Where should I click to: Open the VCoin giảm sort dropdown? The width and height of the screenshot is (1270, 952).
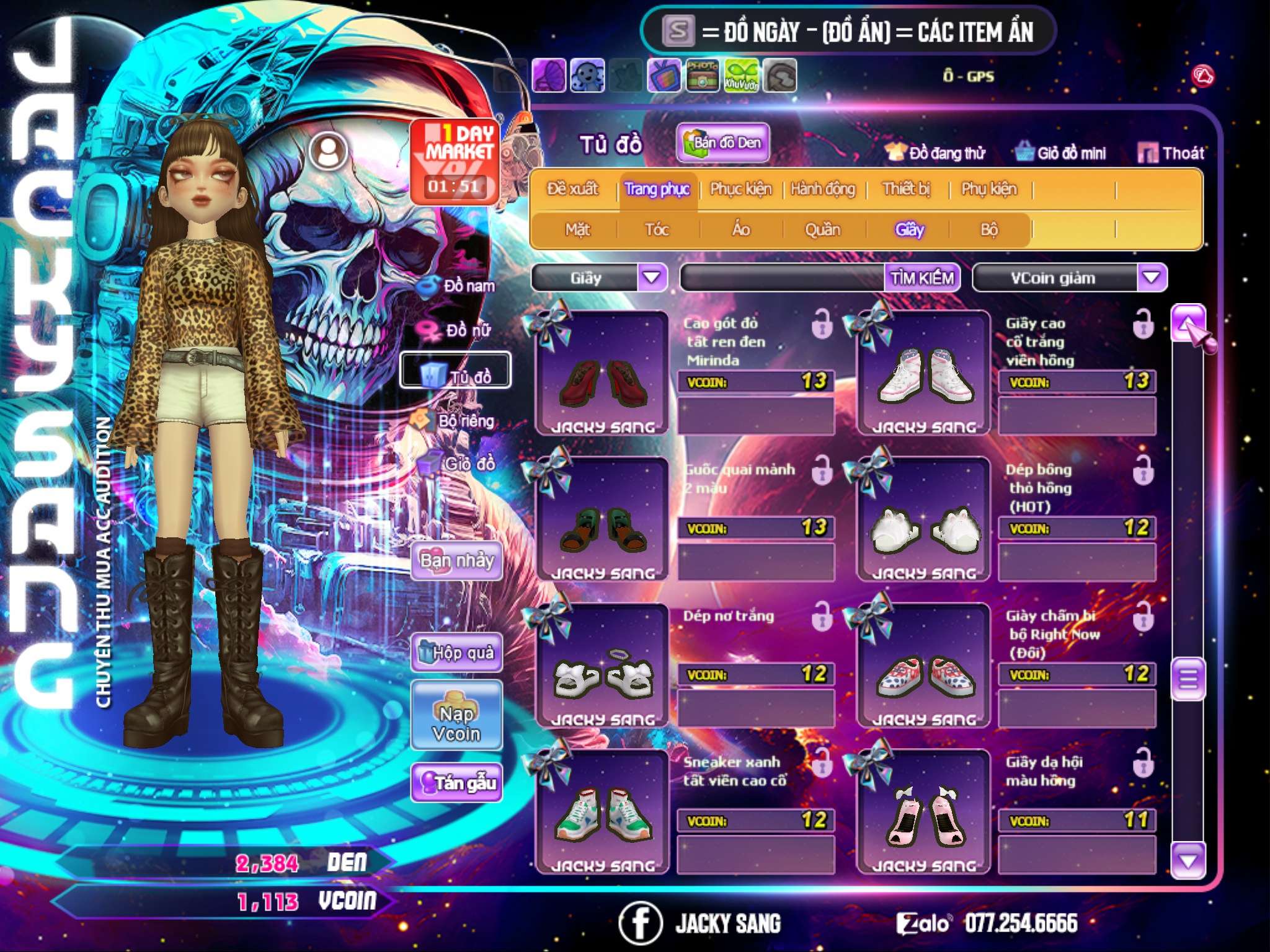pyautogui.click(x=1152, y=278)
